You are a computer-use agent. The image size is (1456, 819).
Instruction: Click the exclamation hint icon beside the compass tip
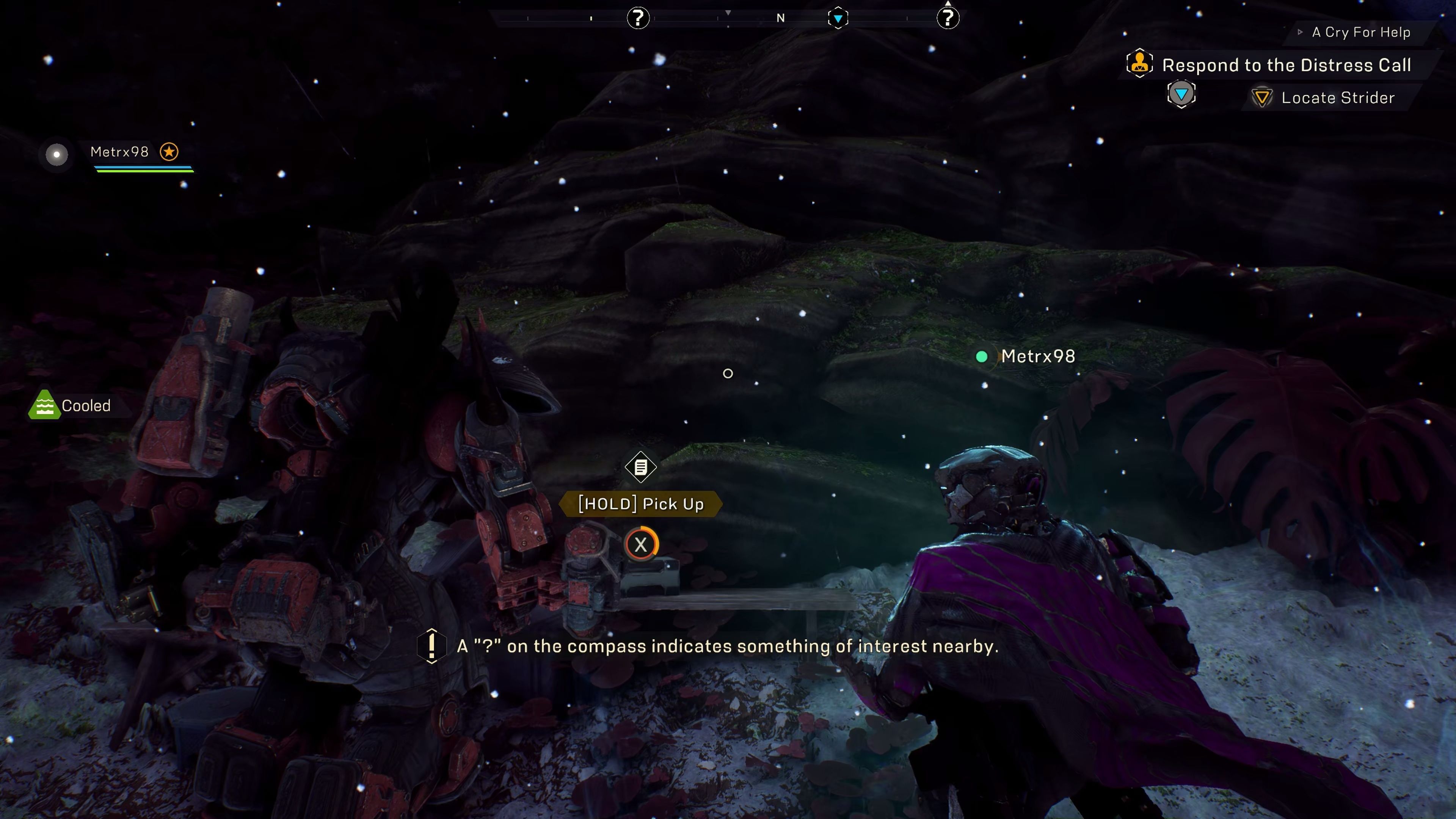(431, 645)
